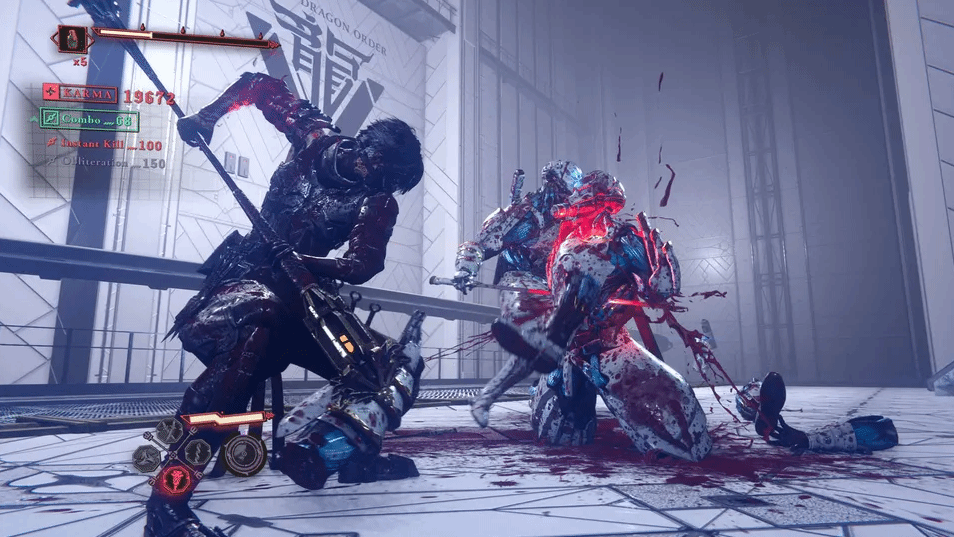Click the circular dark gauge emblem
Viewport: 954px width, 537px height.
[x=244, y=455]
